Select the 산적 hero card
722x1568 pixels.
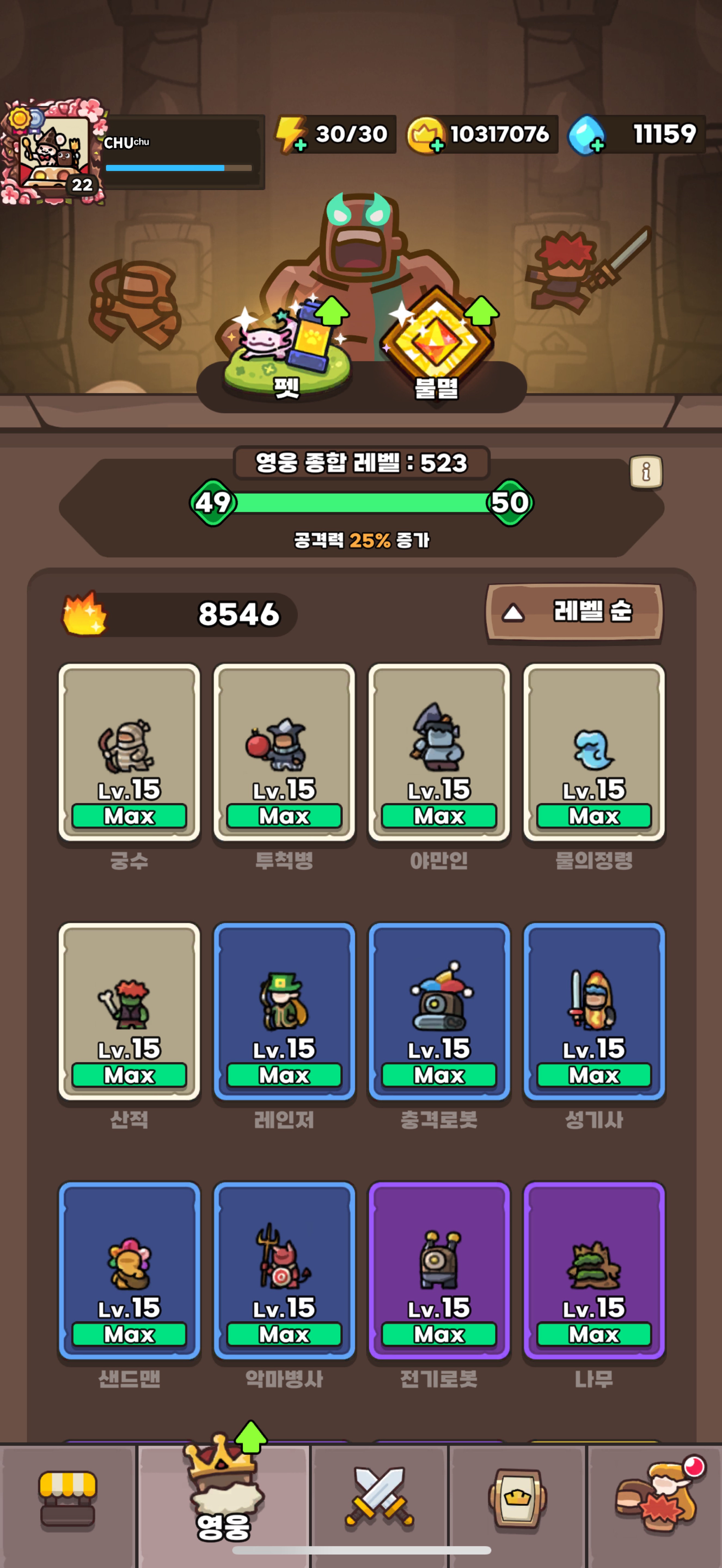tap(129, 1012)
